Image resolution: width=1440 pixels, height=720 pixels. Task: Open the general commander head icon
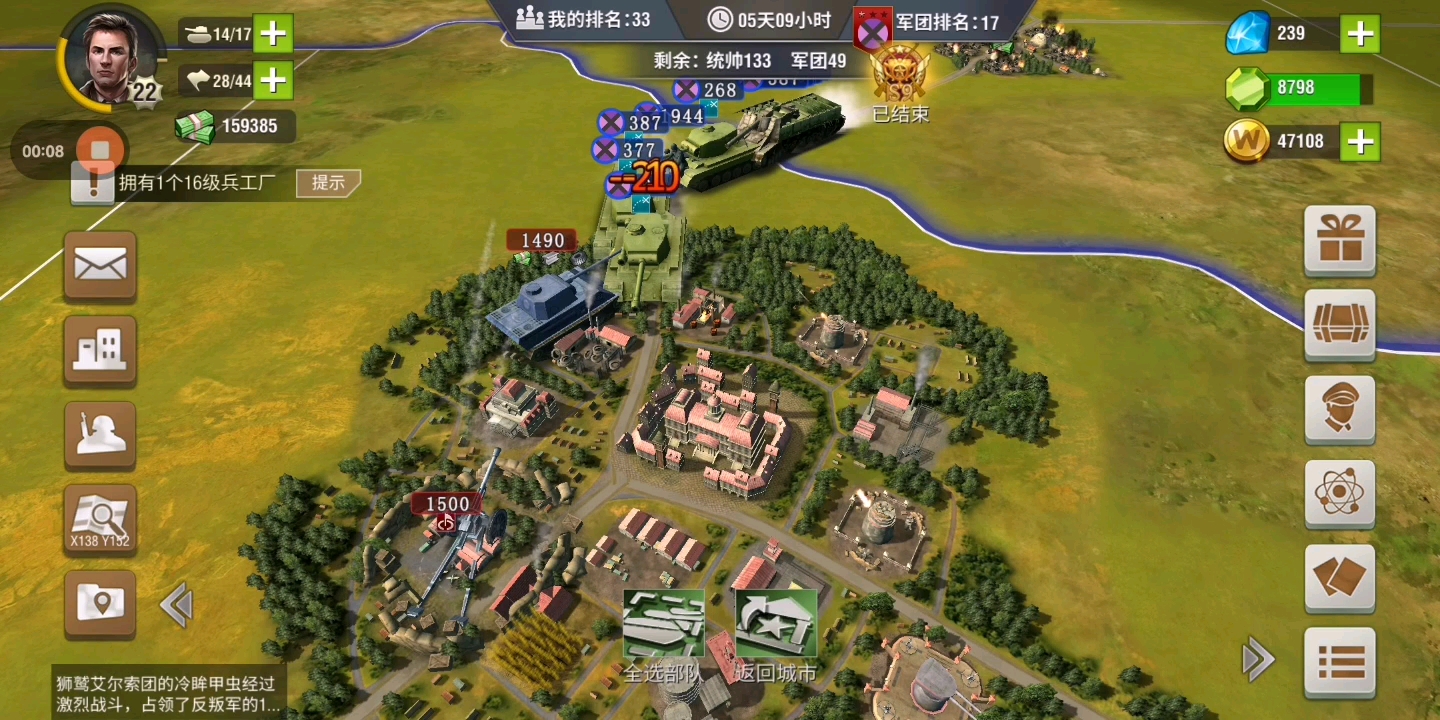pyautogui.click(x=1340, y=410)
